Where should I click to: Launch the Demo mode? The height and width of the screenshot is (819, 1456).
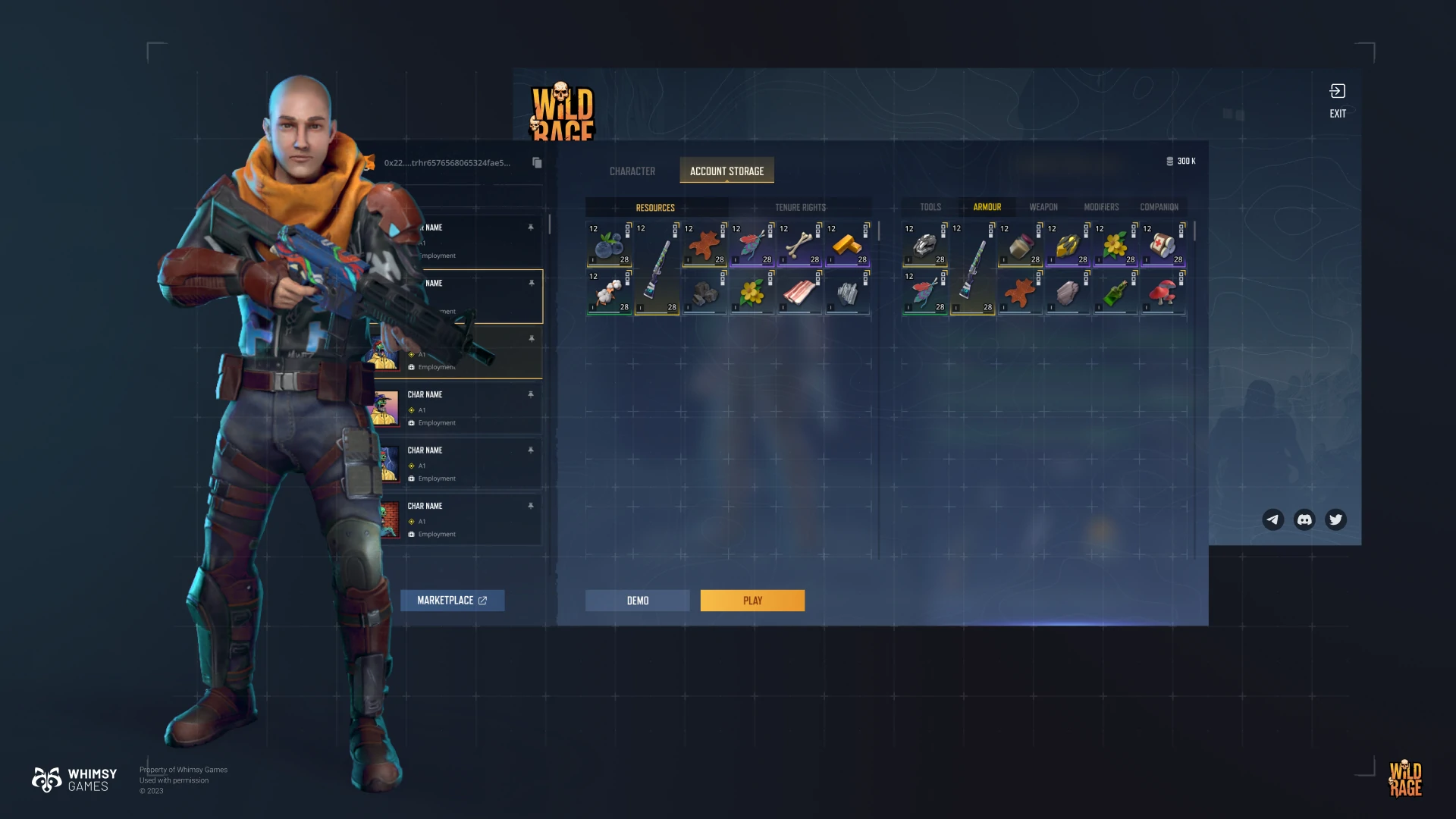(x=637, y=601)
